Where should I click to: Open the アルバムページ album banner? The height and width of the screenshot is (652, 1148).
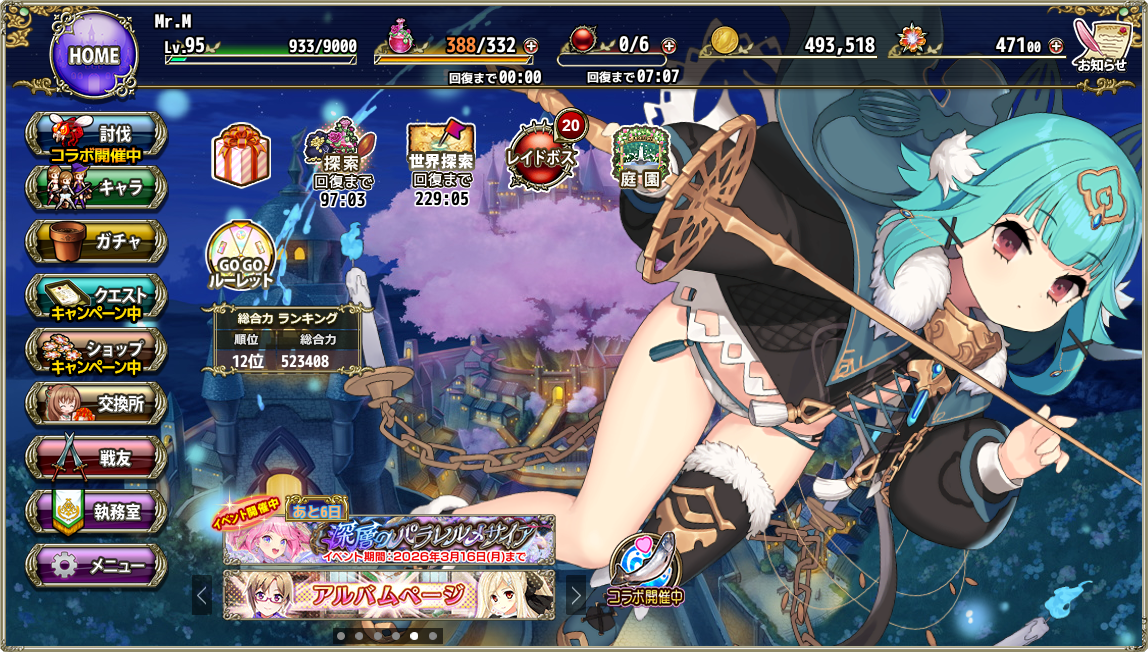pos(390,595)
